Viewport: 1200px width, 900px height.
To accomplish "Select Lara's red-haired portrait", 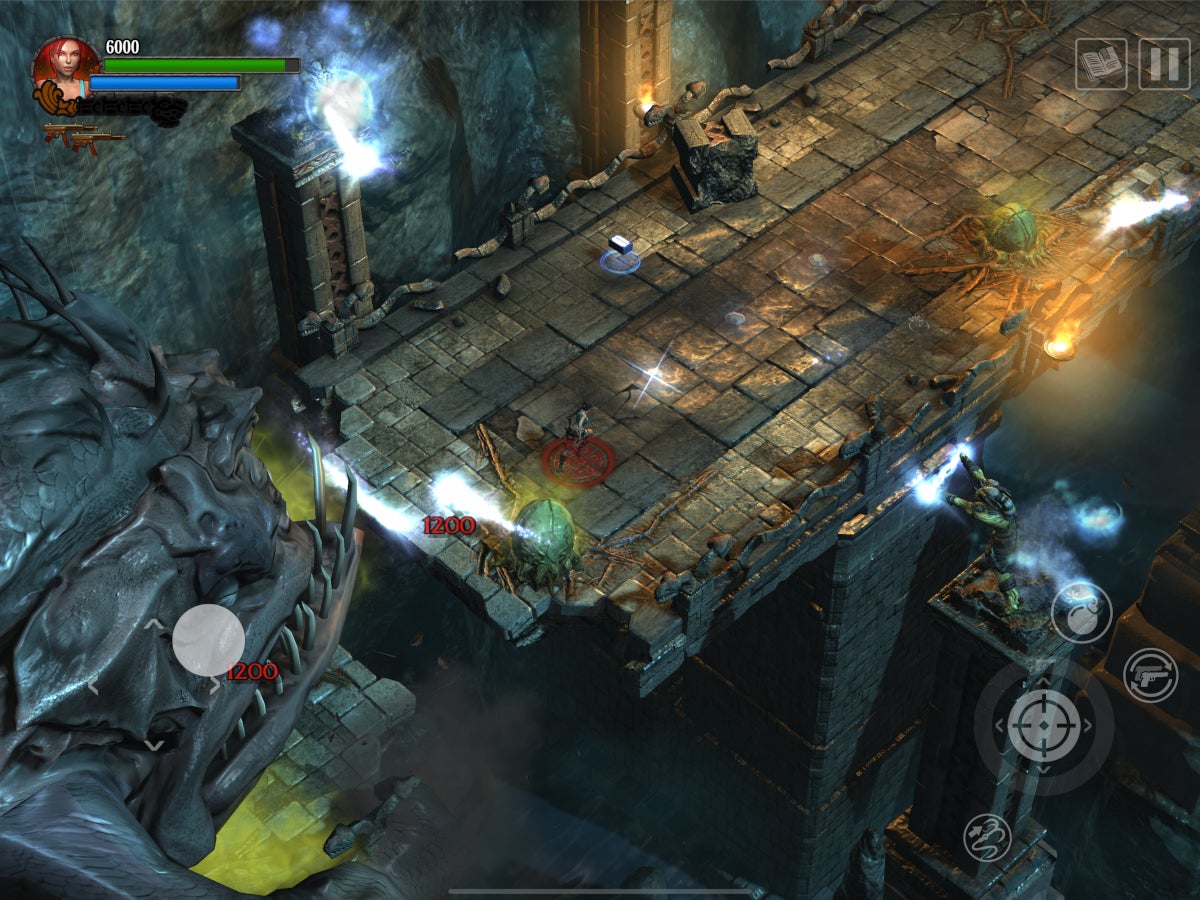I will click(x=65, y=68).
